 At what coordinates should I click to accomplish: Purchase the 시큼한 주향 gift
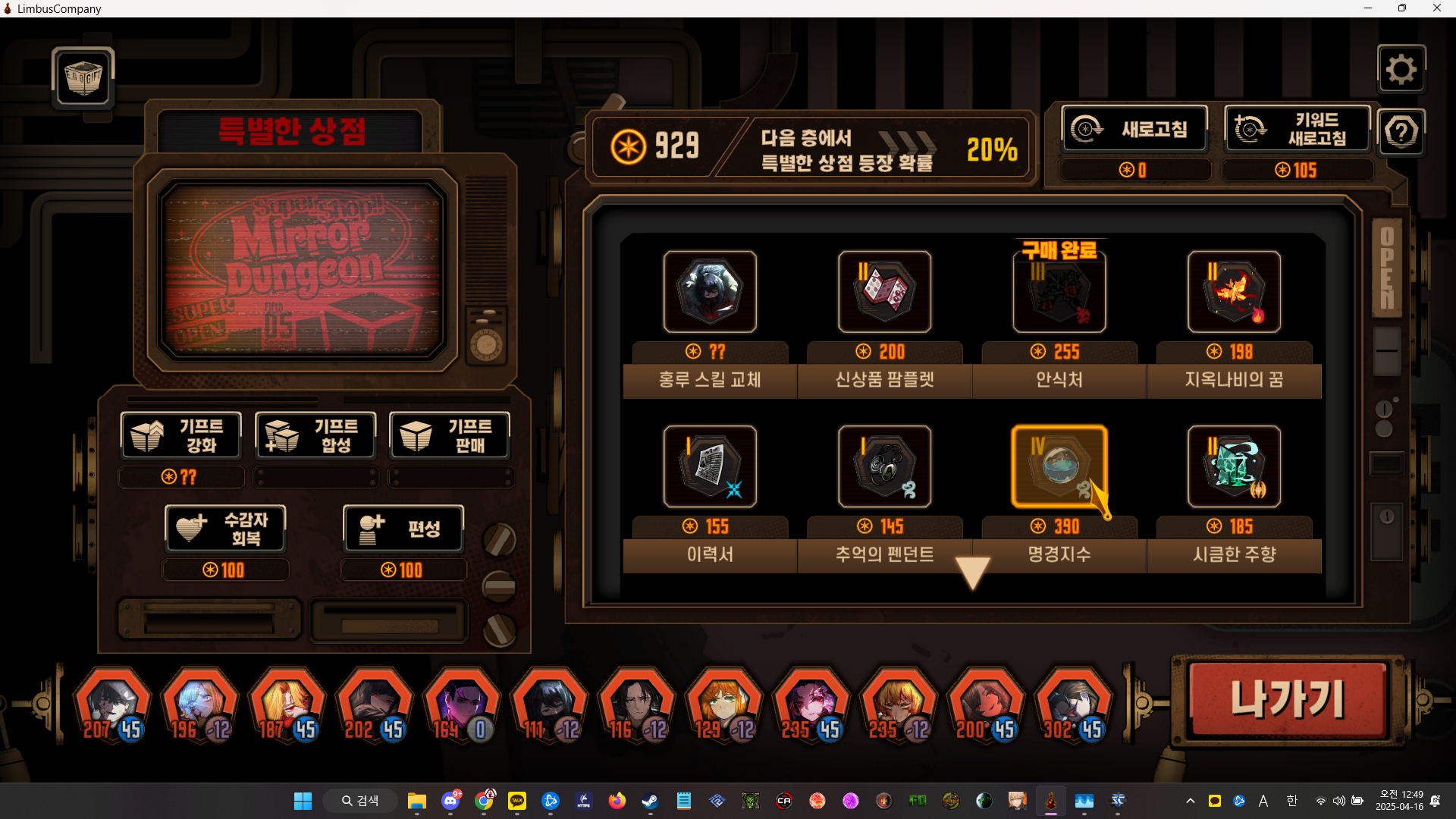pos(1234,466)
